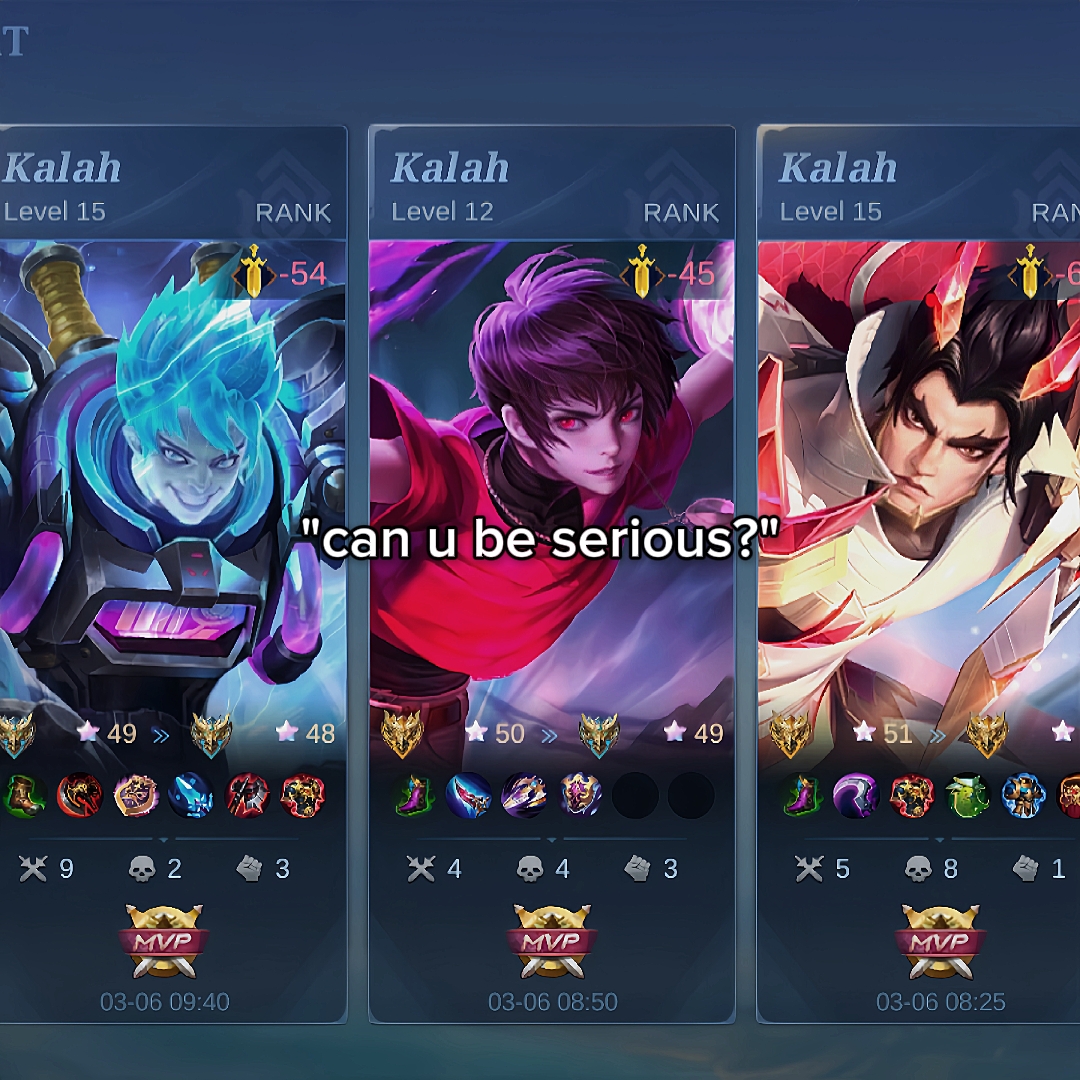Select the purple boots item in the Level 12 card
The width and height of the screenshot is (1080, 1080).
(x=415, y=797)
